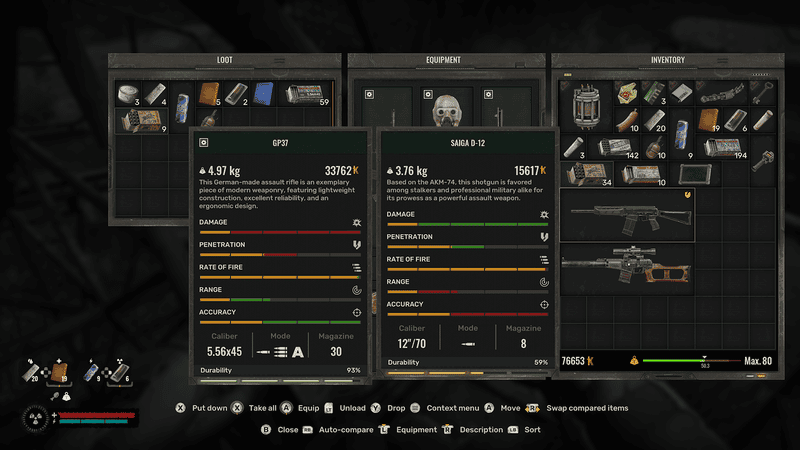Pick the gas mask in equipment
Viewport: 800px width, 450px height.
(x=446, y=111)
